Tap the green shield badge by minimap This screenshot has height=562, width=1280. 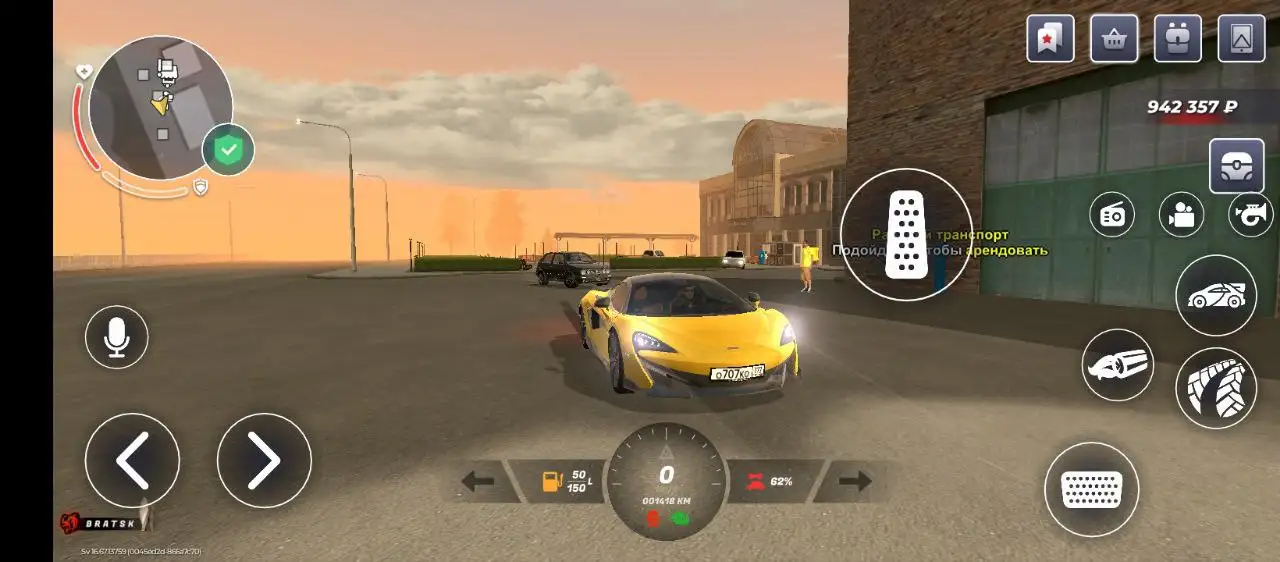[228, 150]
